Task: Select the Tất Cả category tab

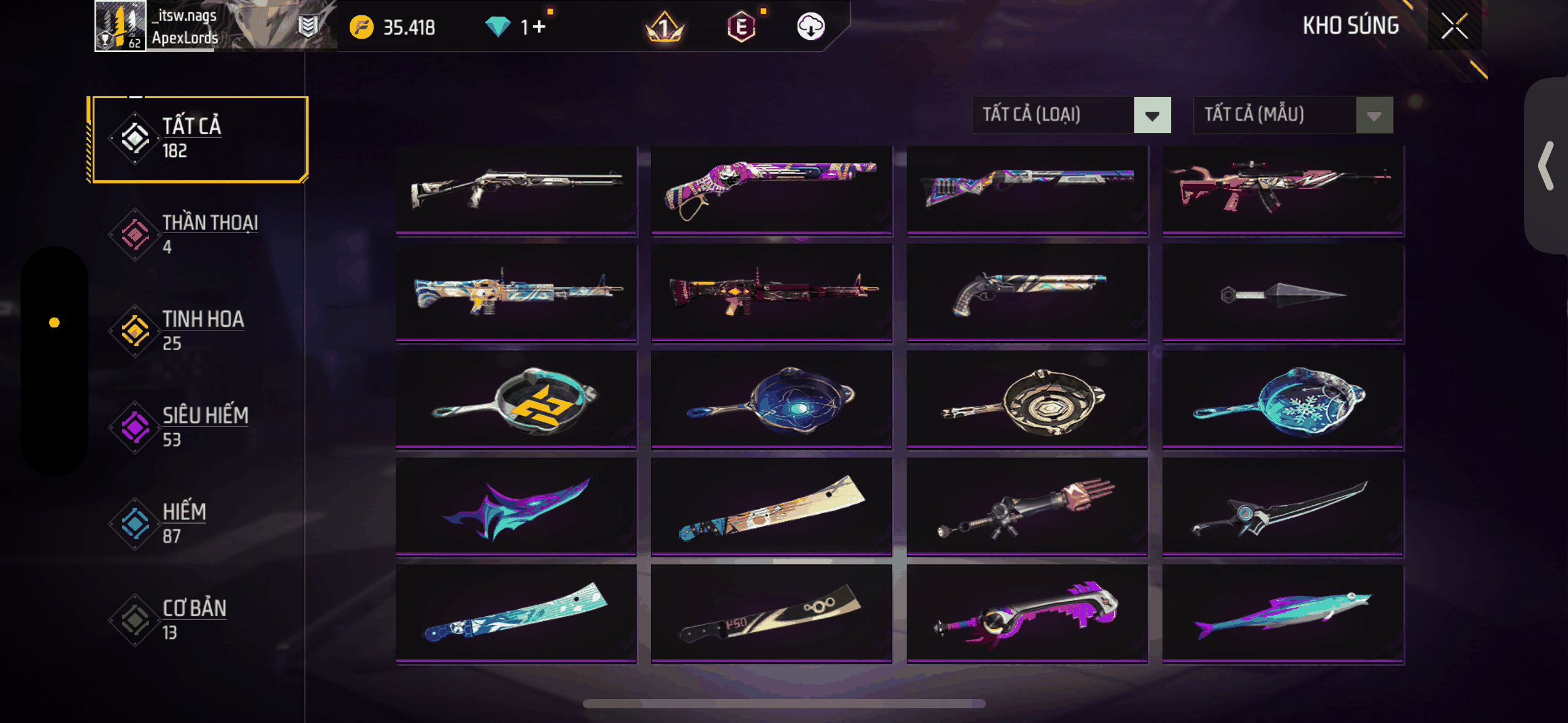Action: pyautogui.click(x=198, y=139)
